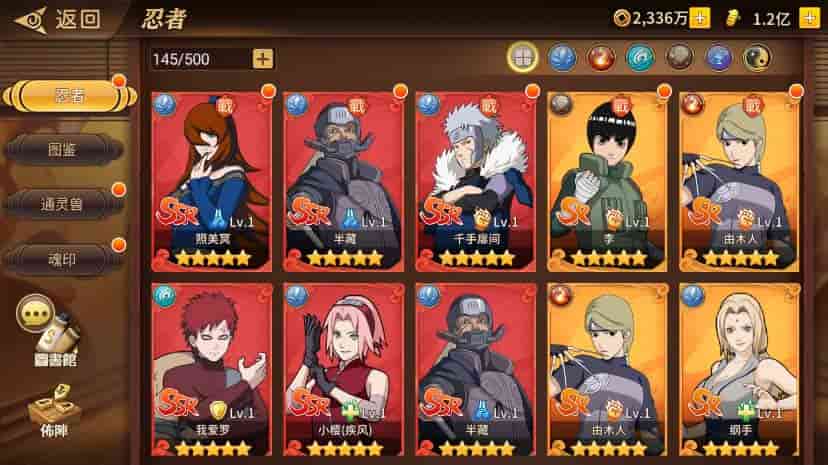Add gold via the 1.2亿 plus button

pyautogui.click(x=809, y=18)
